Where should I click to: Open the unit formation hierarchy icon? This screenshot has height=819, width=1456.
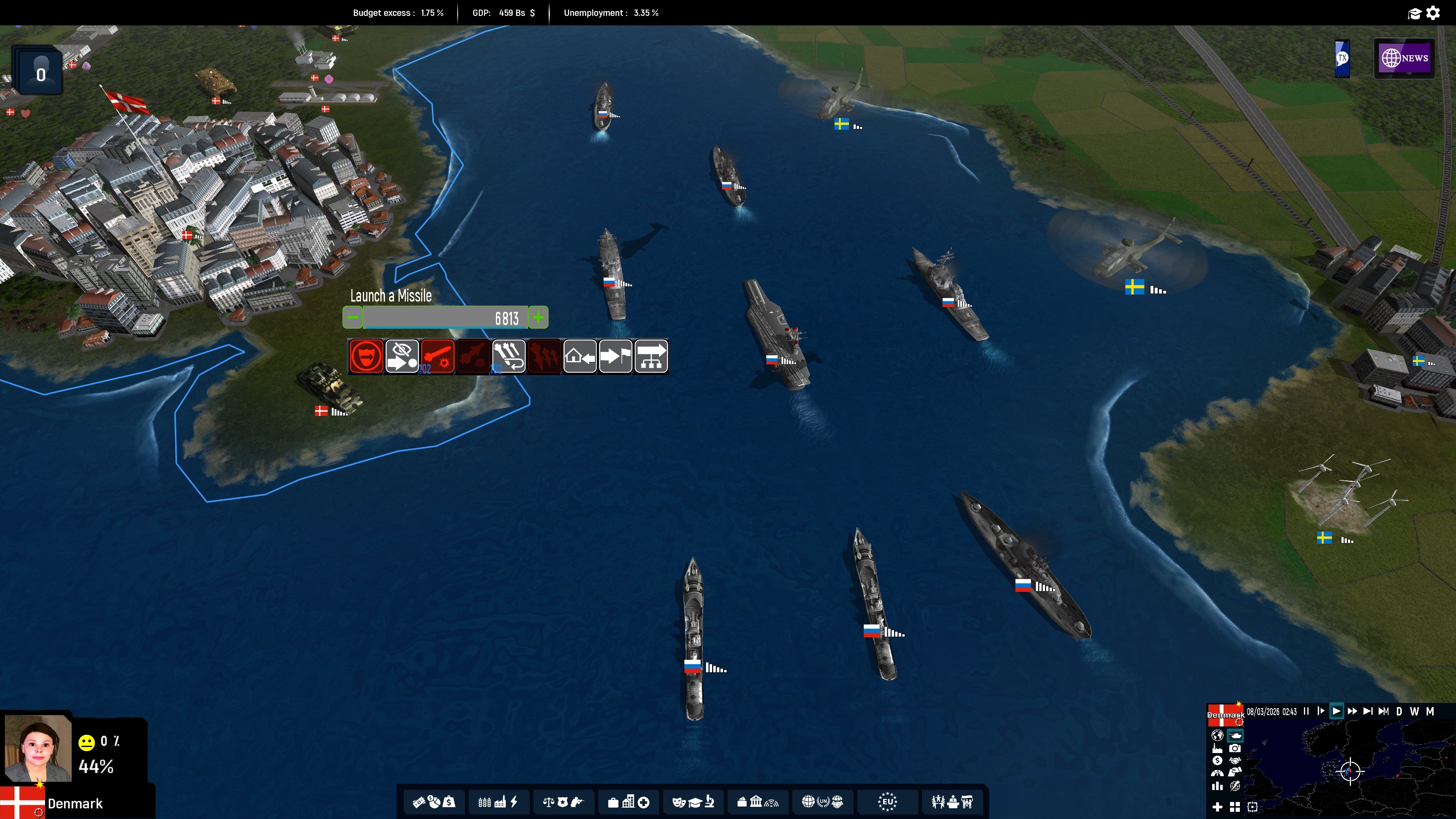coord(651,357)
